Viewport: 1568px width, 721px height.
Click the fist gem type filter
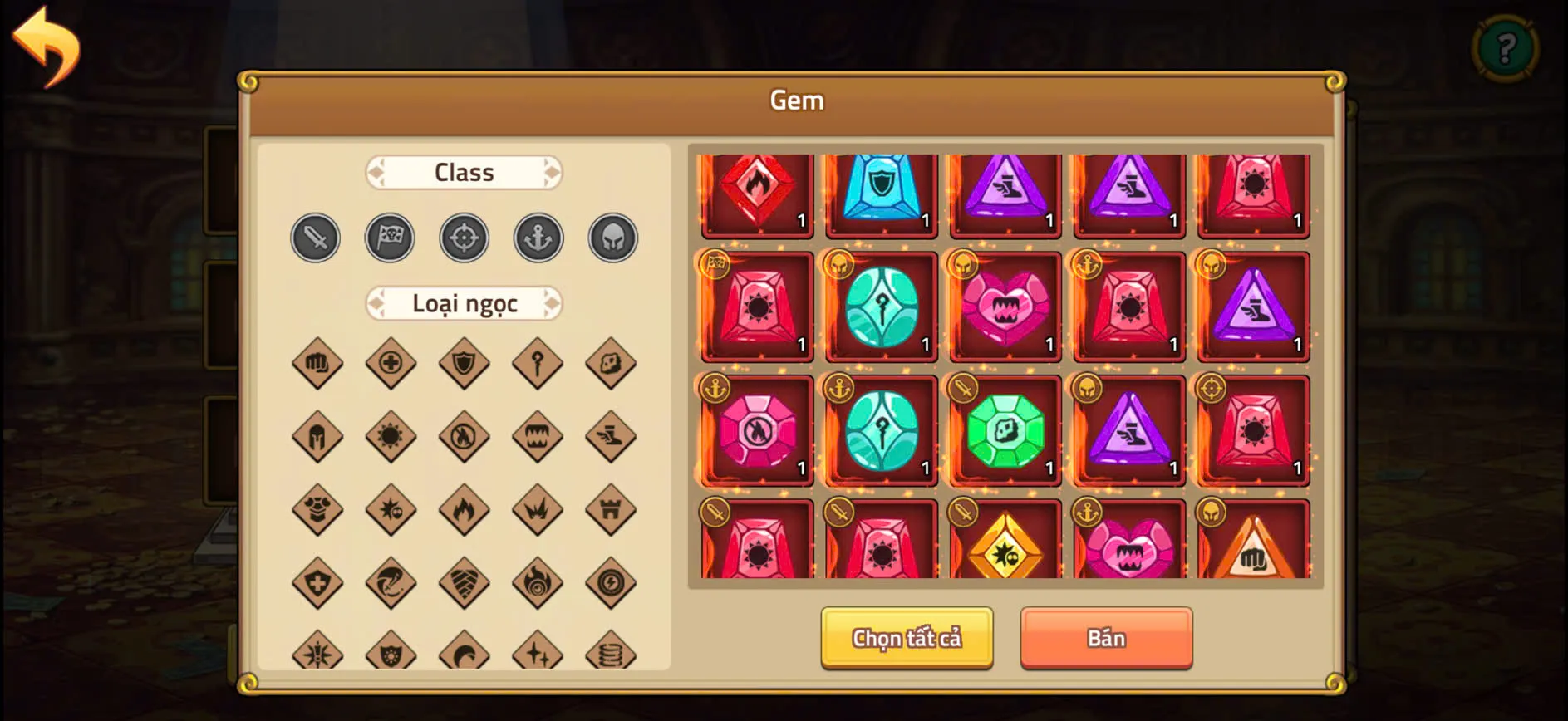tap(316, 364)
